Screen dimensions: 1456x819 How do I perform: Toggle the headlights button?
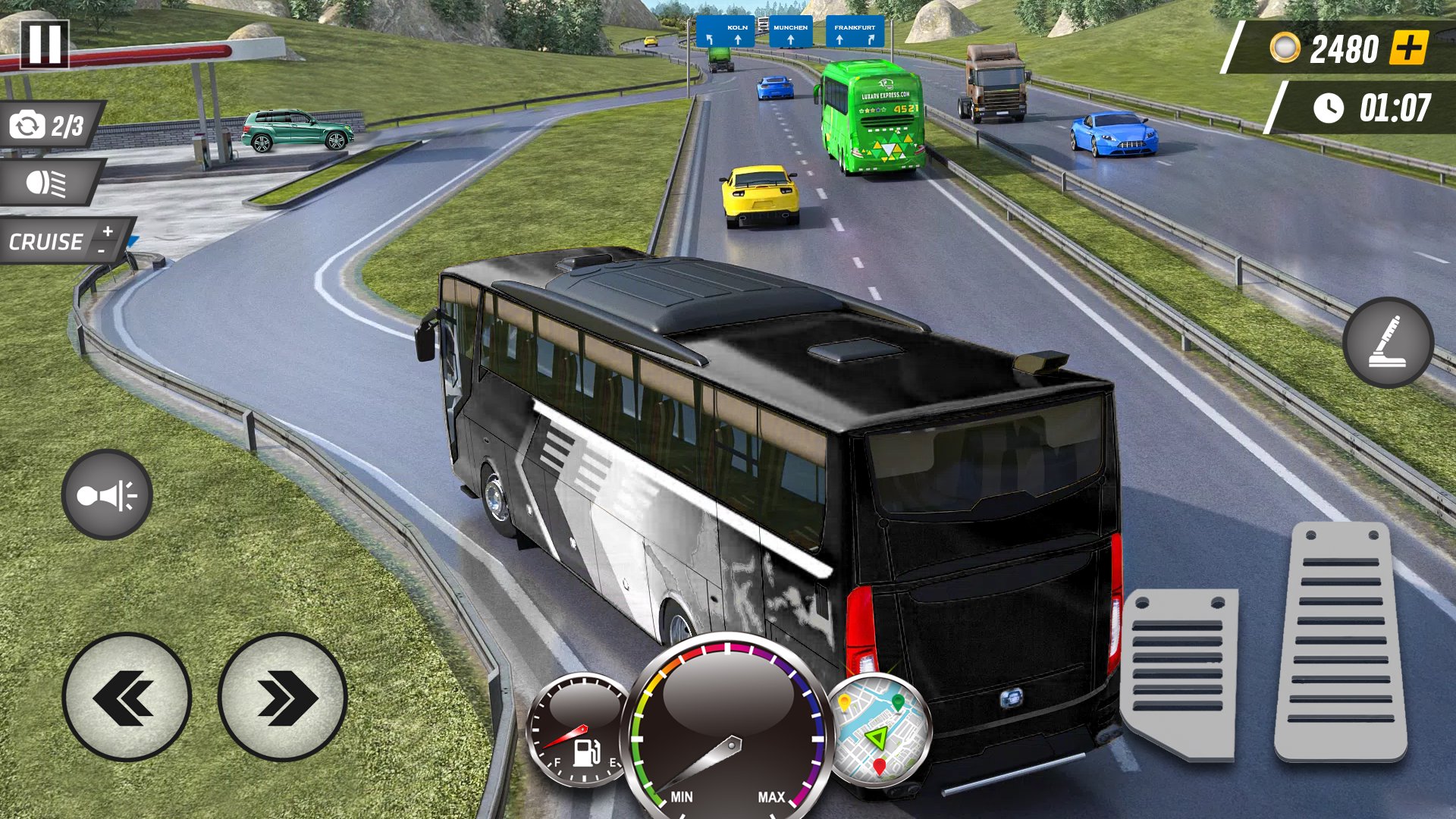(47, 183)
